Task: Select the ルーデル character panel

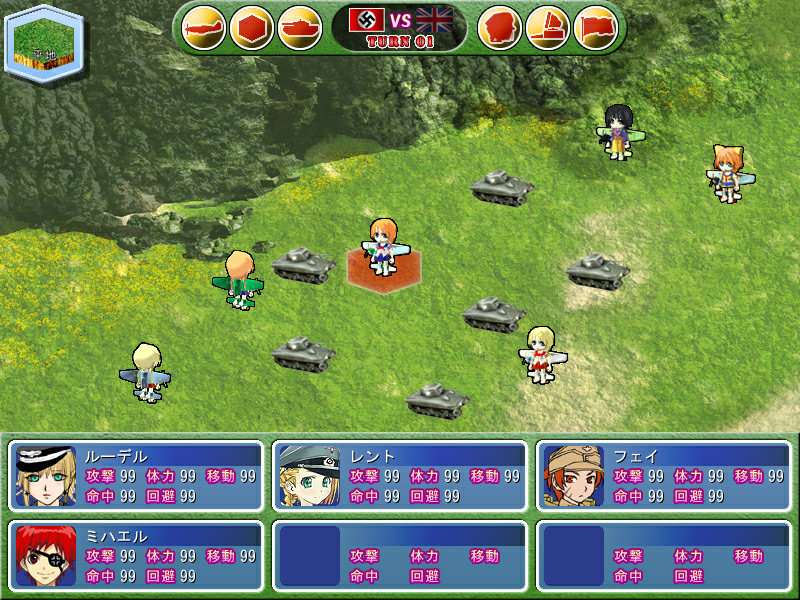Action: pyautogui.click(x=135, y=476)
